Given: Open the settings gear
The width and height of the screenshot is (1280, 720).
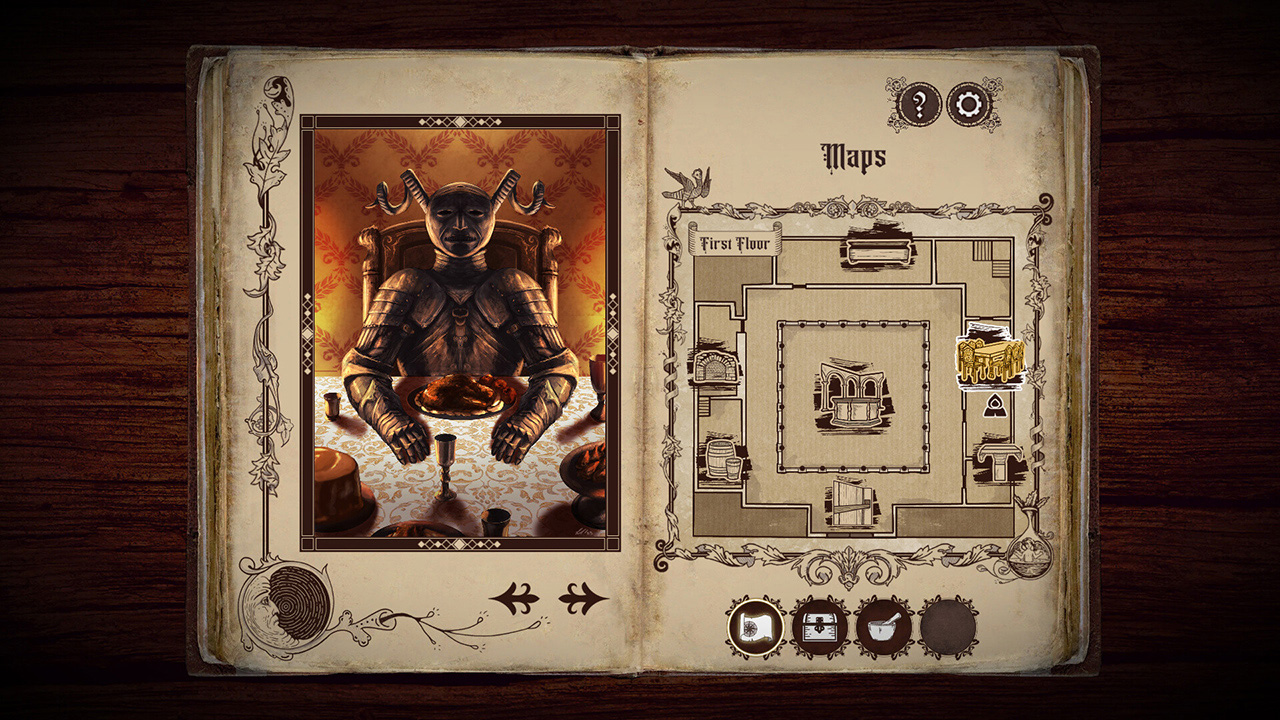Looking at the screenshot, I should click(x=966, y=102).
